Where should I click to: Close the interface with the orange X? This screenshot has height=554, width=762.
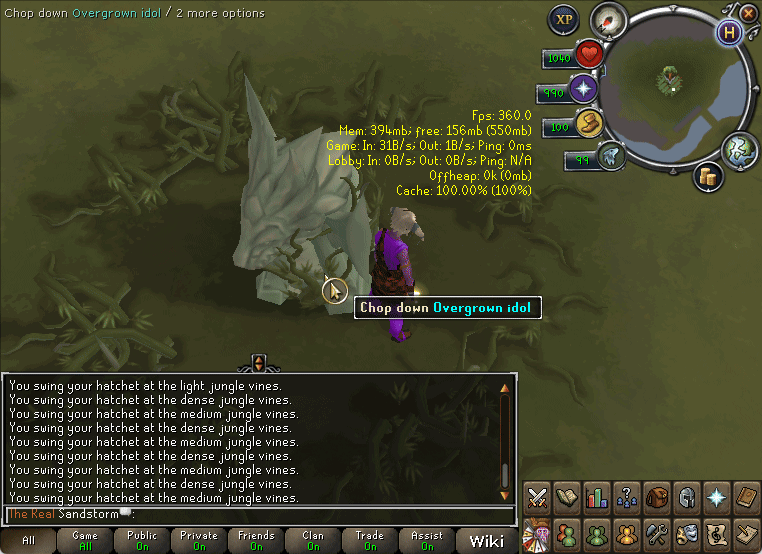[x=748, y=12]
